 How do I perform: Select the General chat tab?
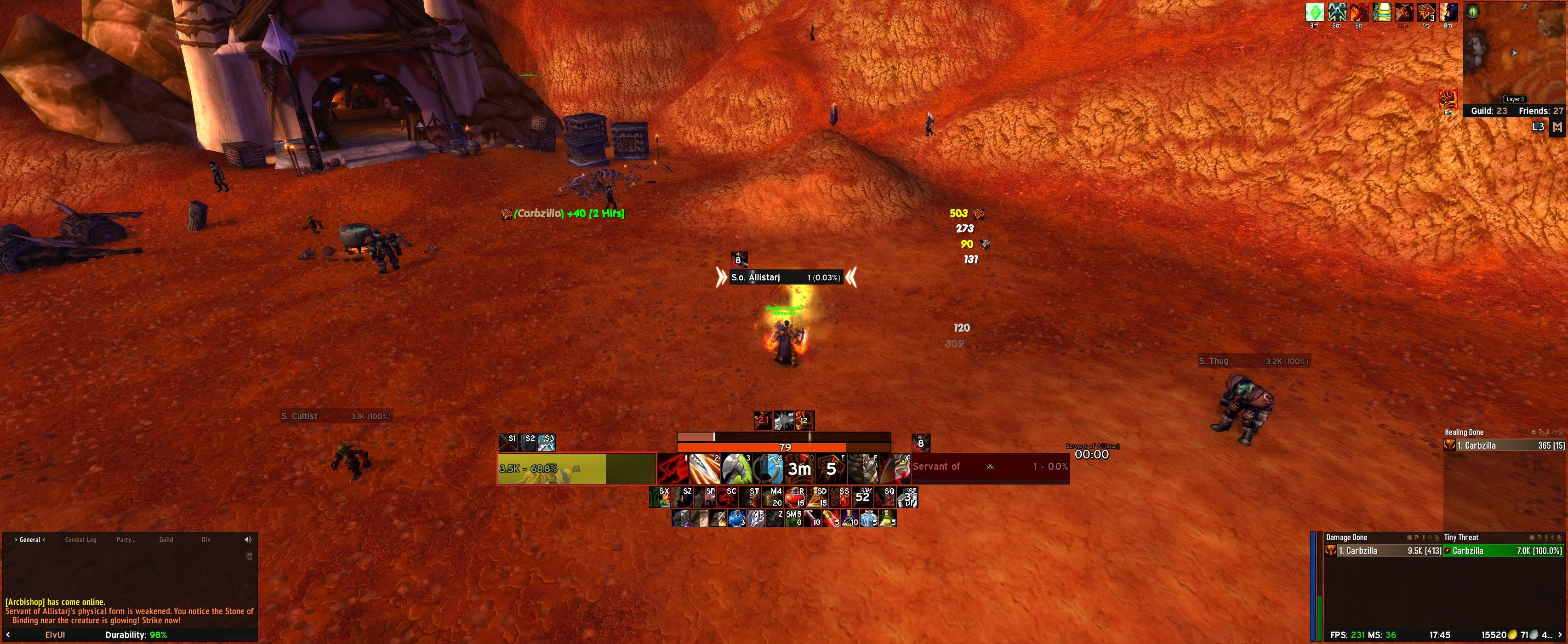30,540
